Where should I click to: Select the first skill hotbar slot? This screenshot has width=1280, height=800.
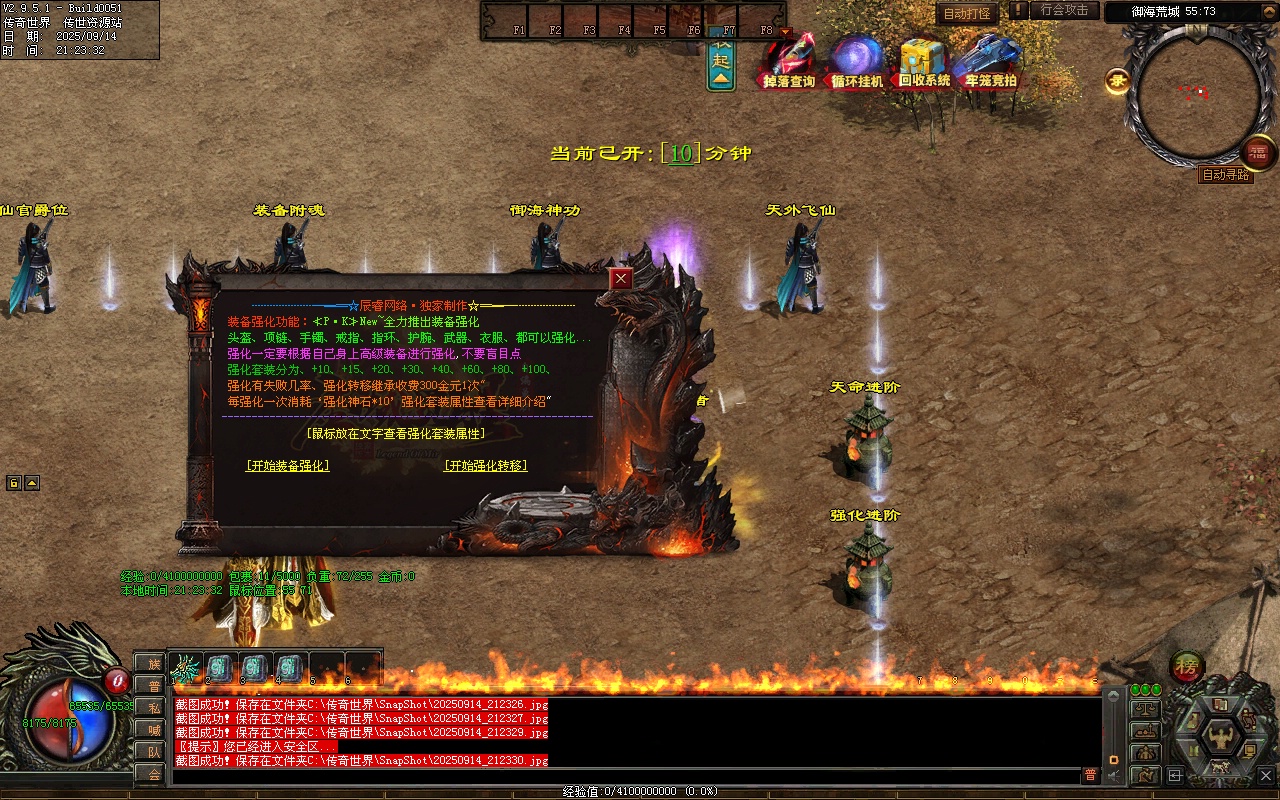pyautogui.click(x=186, y=667)
